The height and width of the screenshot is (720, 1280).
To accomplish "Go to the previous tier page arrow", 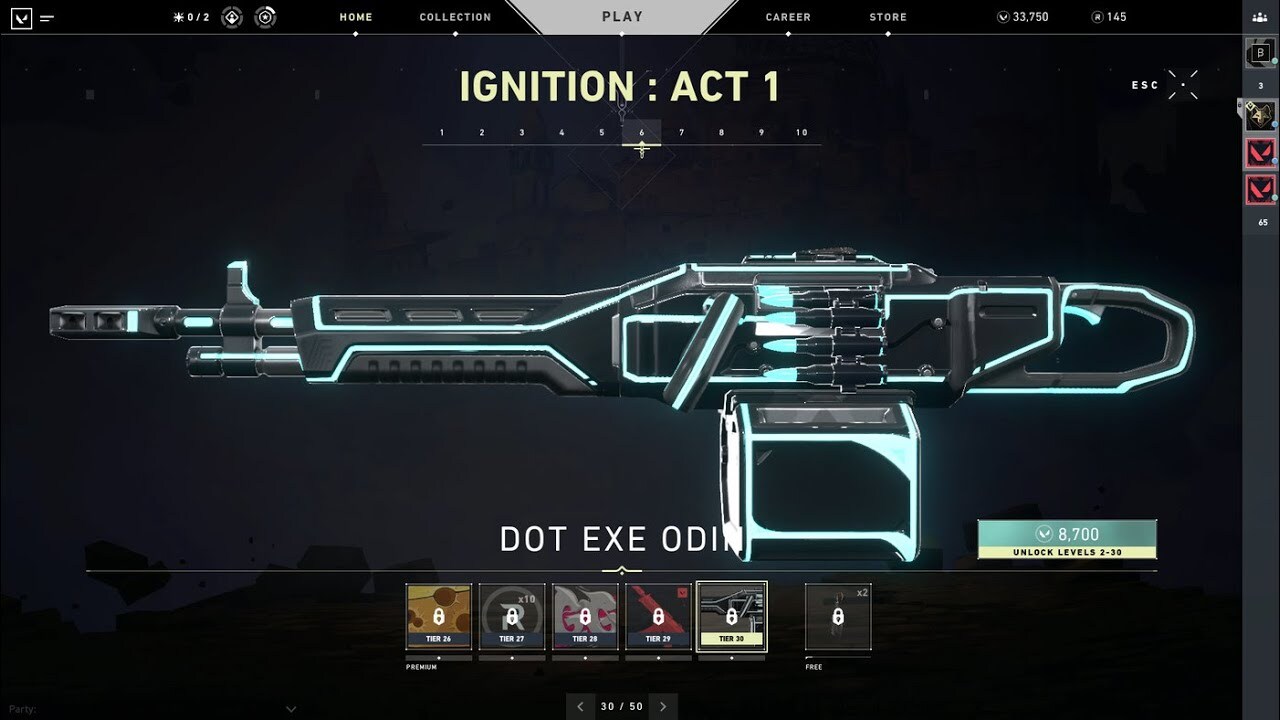I will pyautogui.click(x=580, y=706).
